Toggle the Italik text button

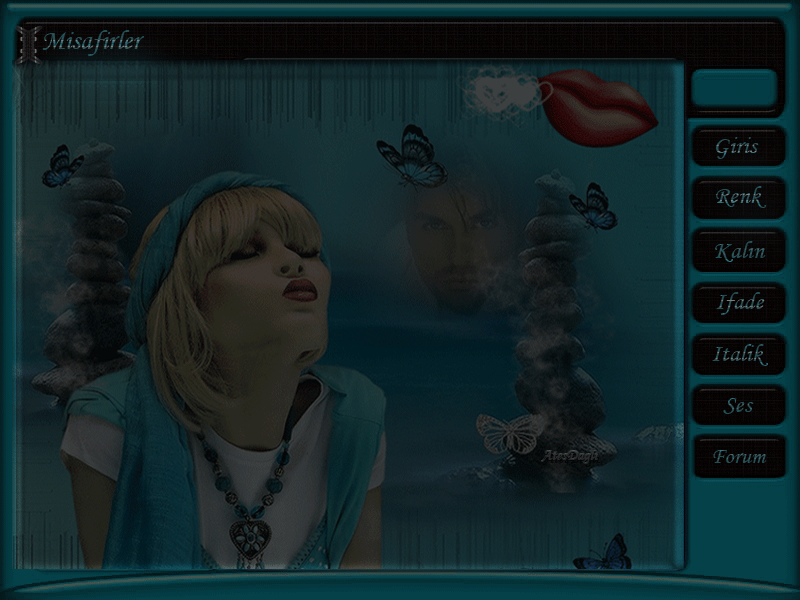[738, 354]
